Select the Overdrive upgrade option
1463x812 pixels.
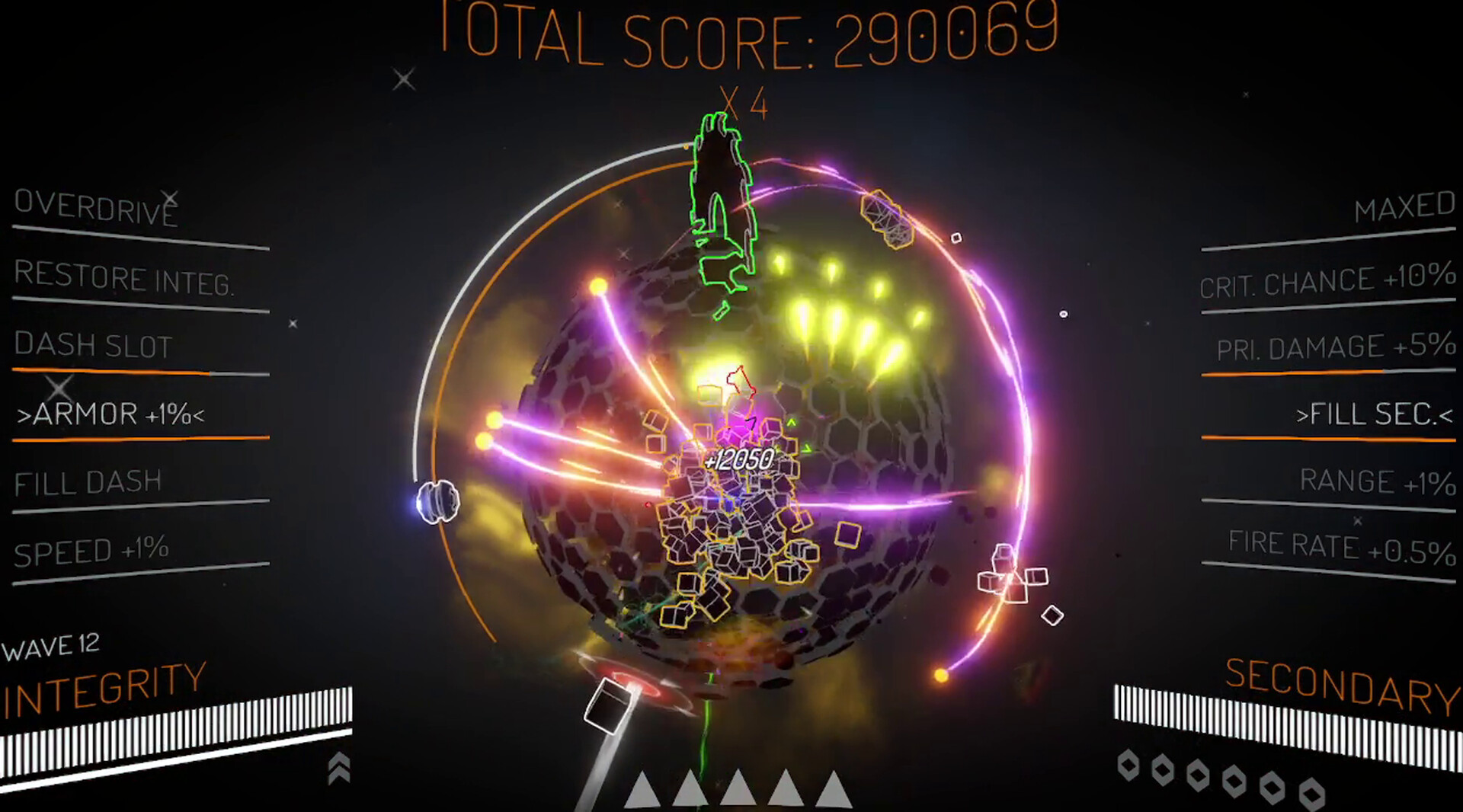(95, 207)
